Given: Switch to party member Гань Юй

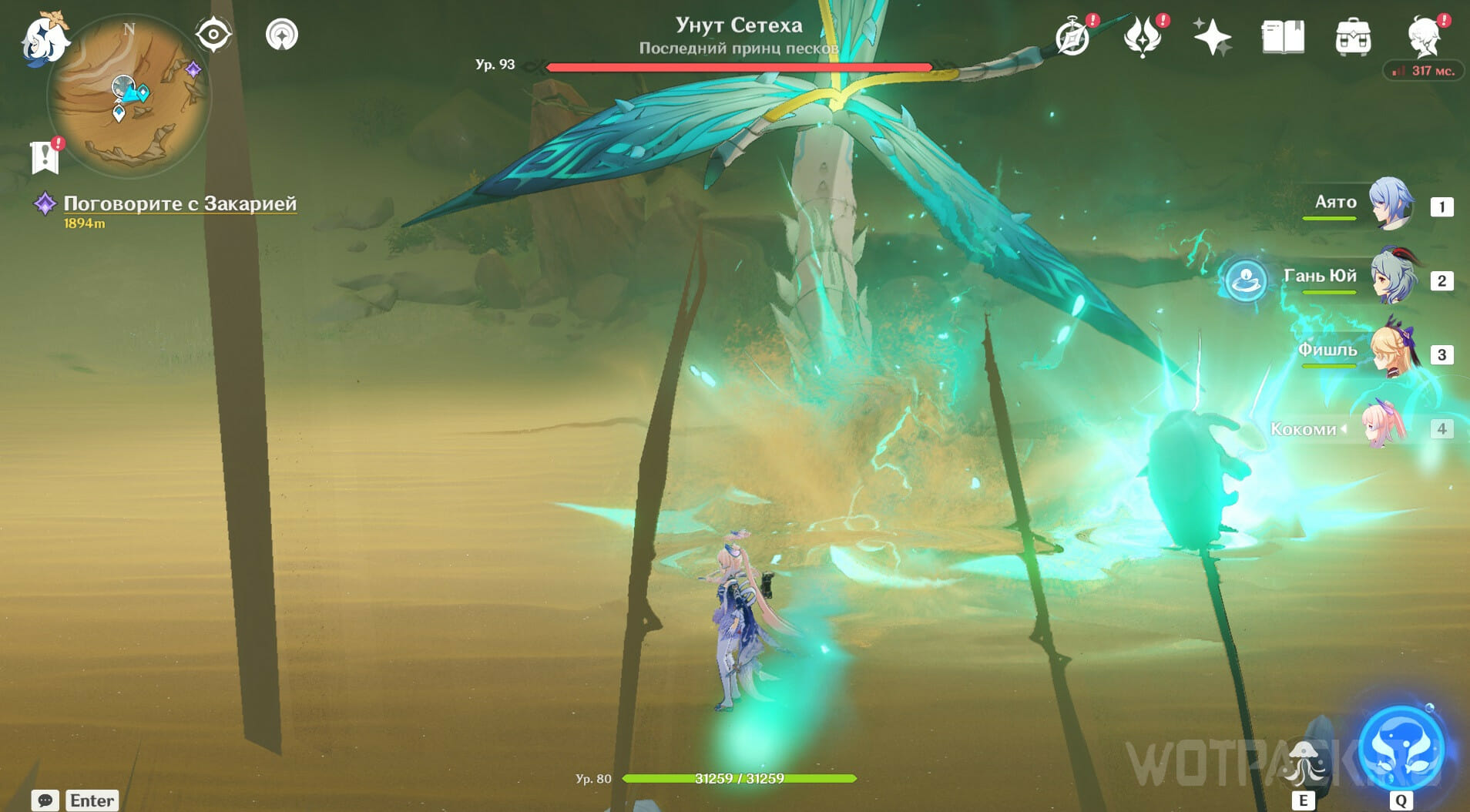Looking at the screenshot, I should (1391, 278).
